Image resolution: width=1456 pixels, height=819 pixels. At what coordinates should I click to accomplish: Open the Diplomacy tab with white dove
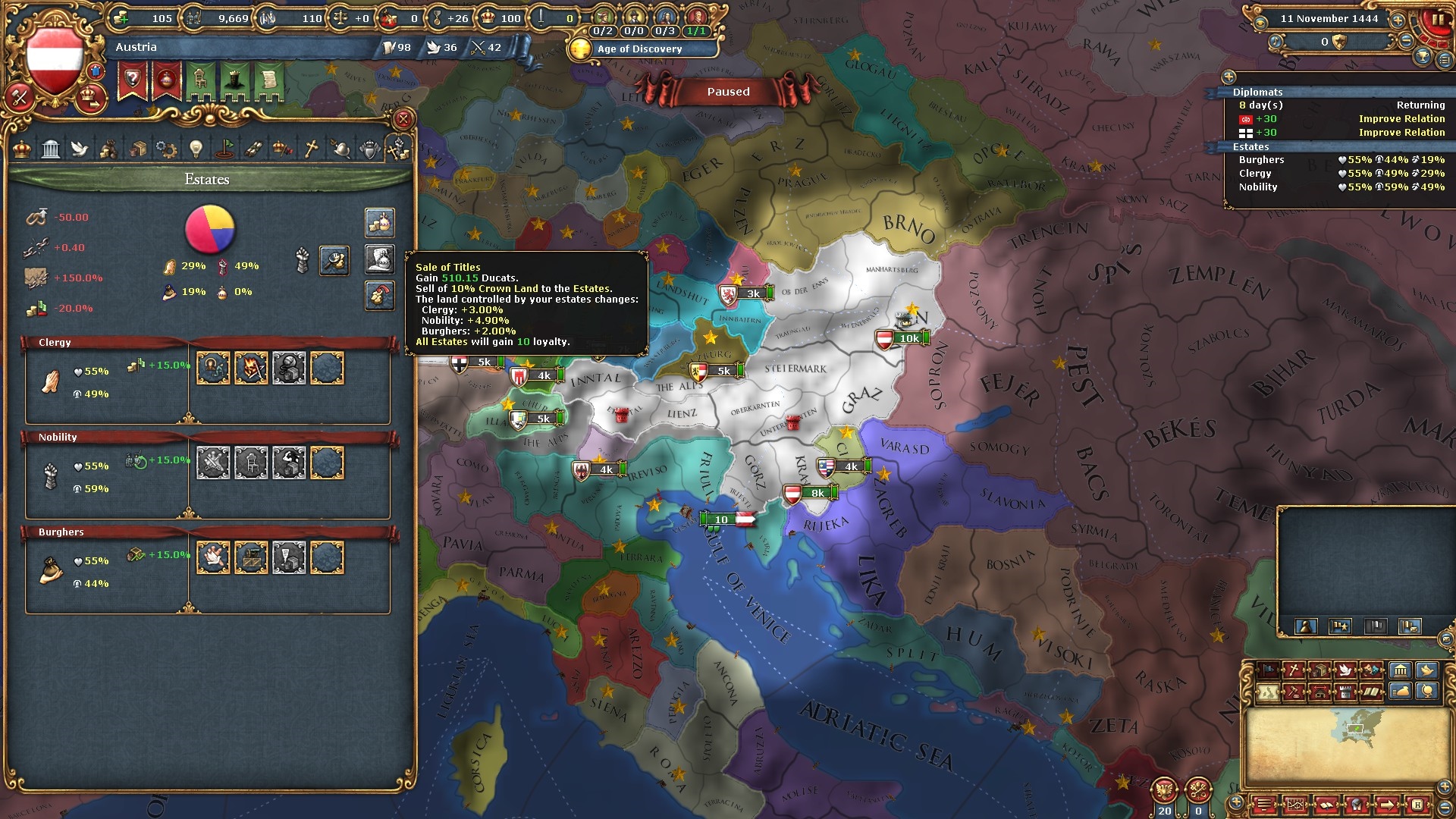(x=80, y=149)
